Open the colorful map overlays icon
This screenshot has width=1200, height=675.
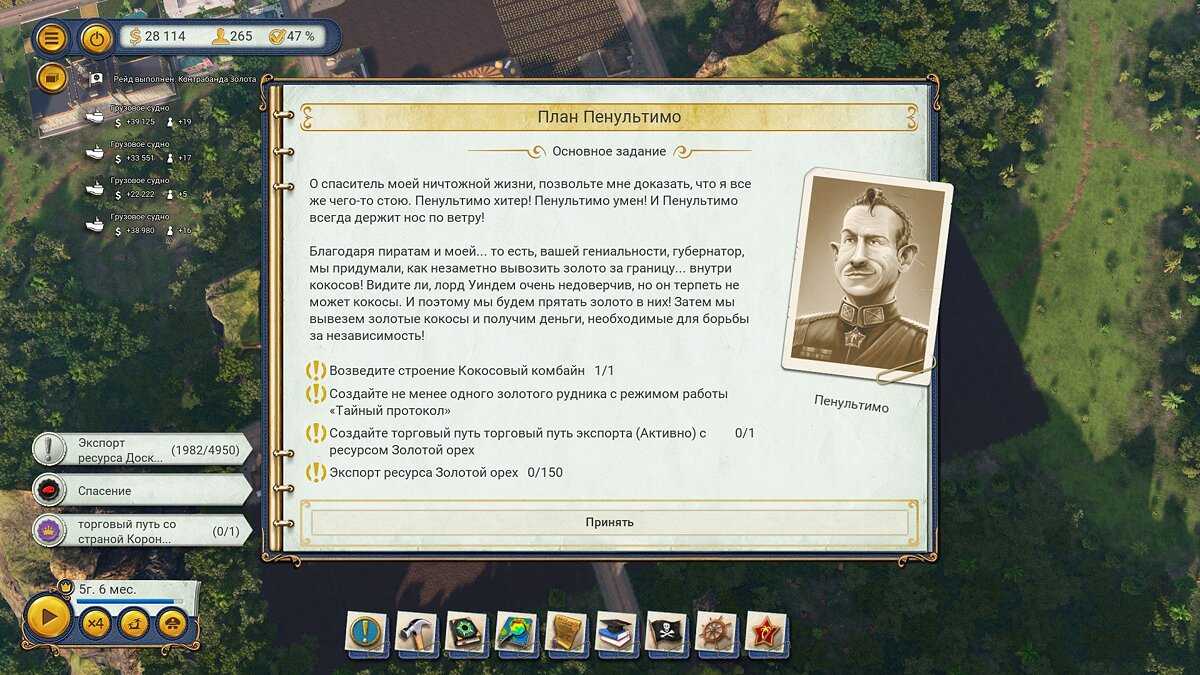pos(517,632)
